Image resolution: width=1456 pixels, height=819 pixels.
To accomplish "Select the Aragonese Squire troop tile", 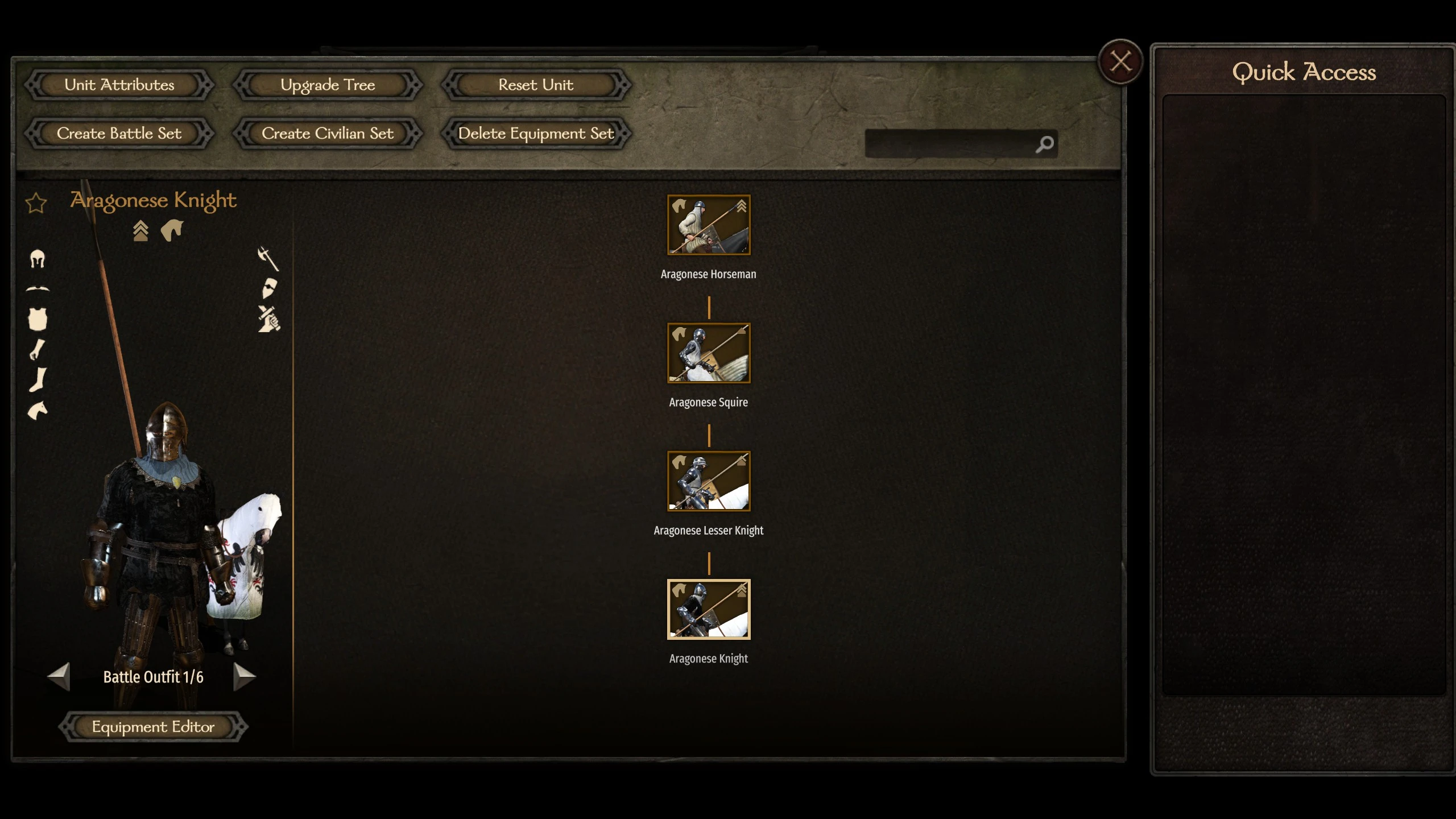I will click(x=709, y=353).
